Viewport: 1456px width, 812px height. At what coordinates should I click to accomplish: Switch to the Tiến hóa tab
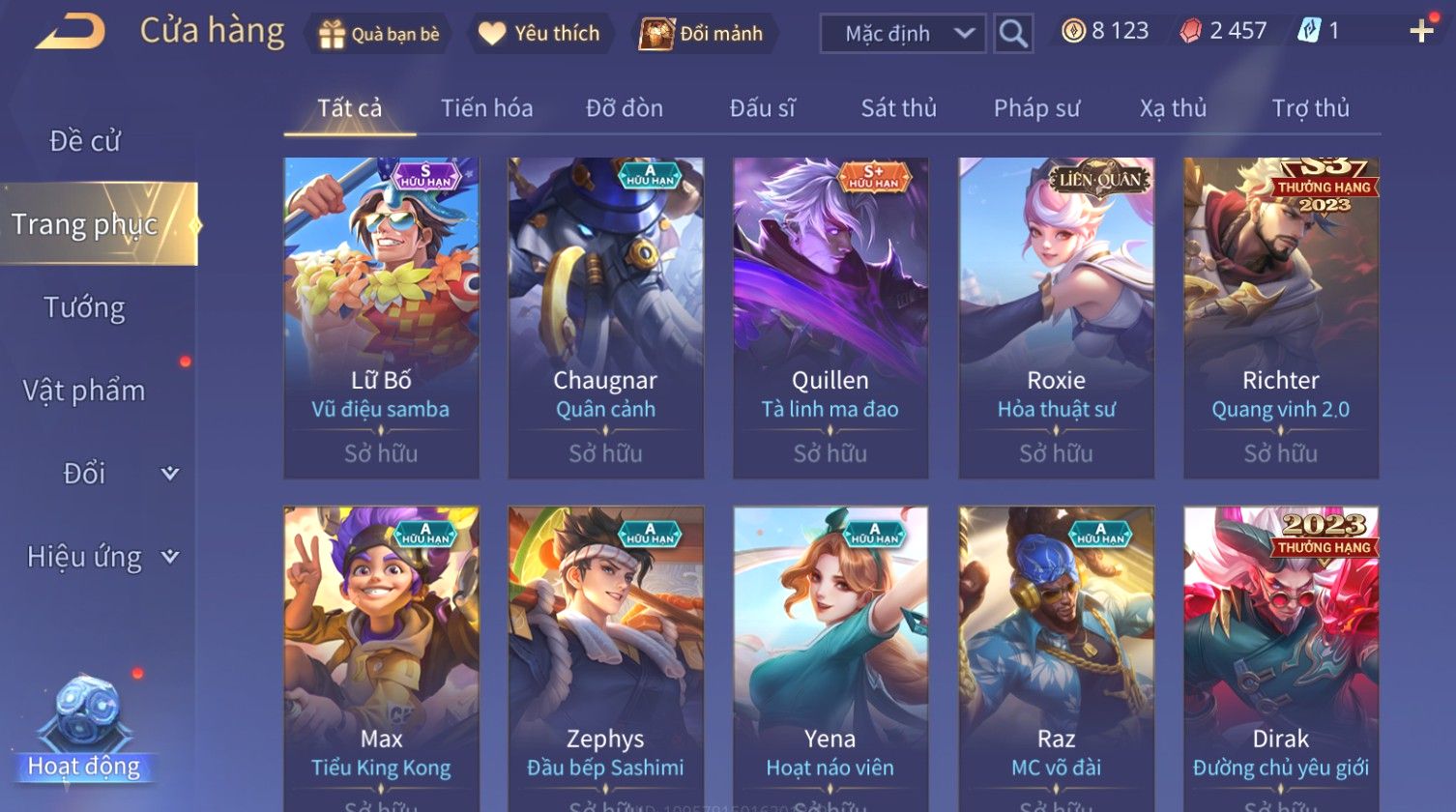tap(486, 108)
